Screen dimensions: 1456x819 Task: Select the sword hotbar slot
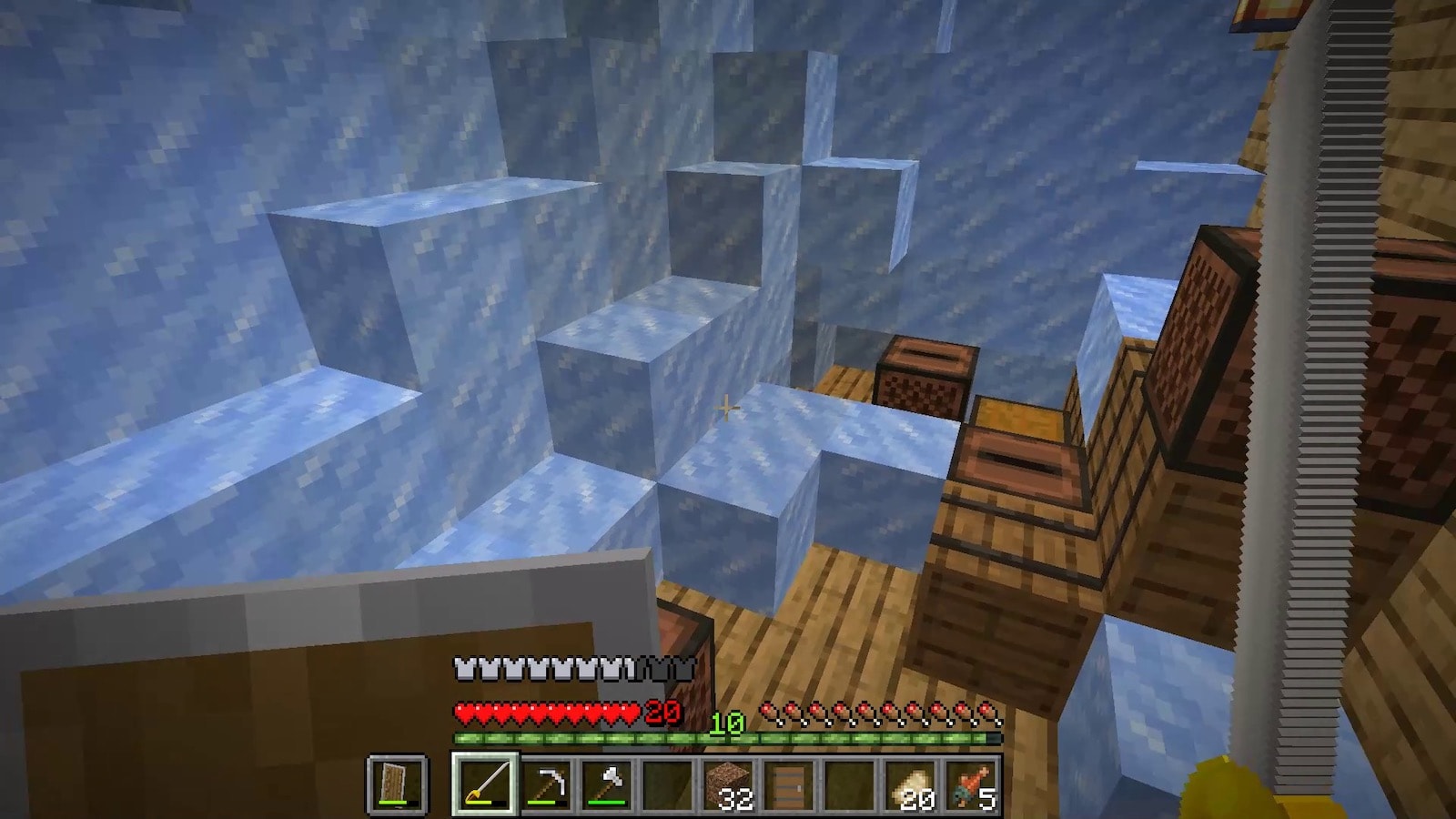485,784
